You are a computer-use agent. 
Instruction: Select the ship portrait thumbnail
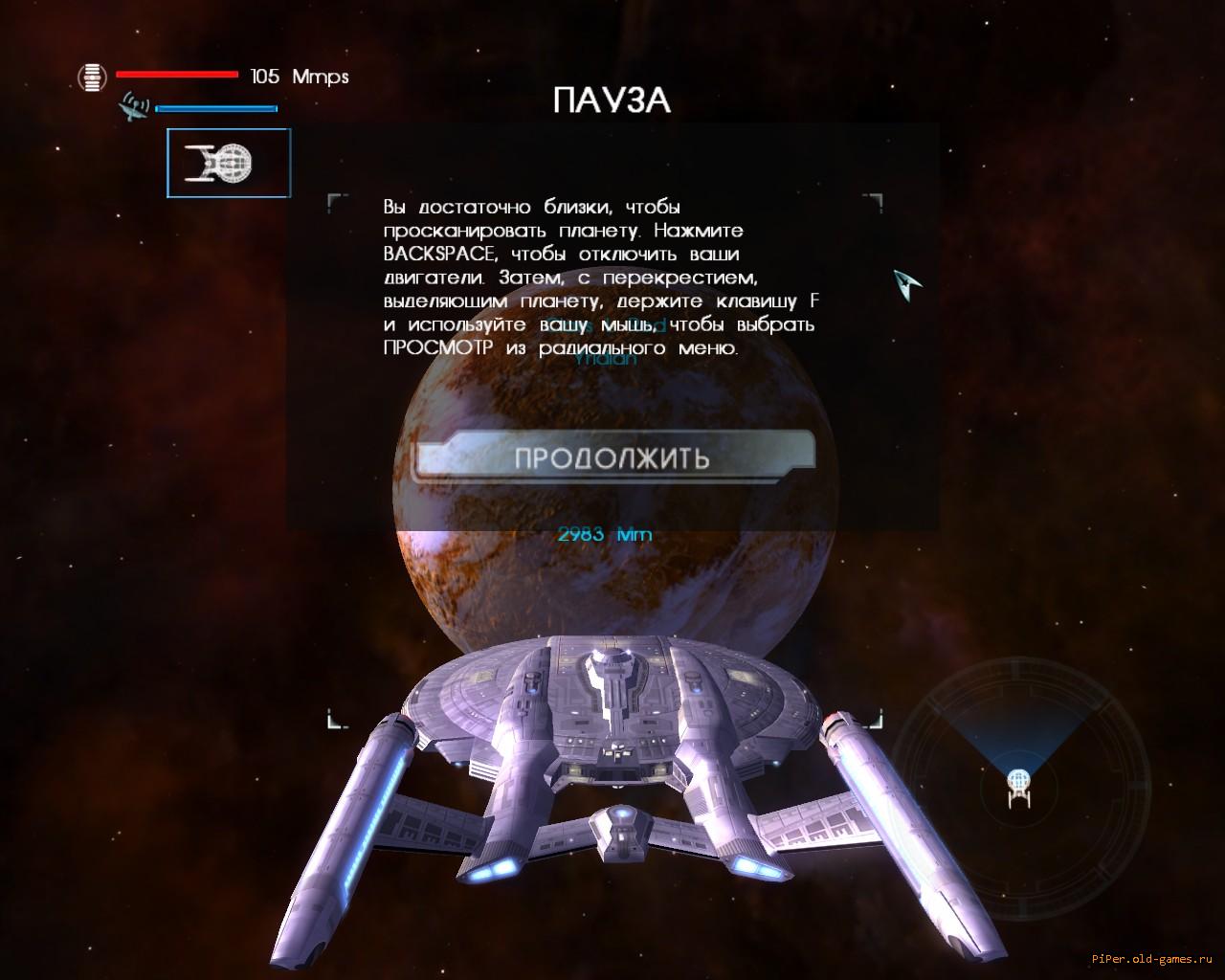point(228,164)
